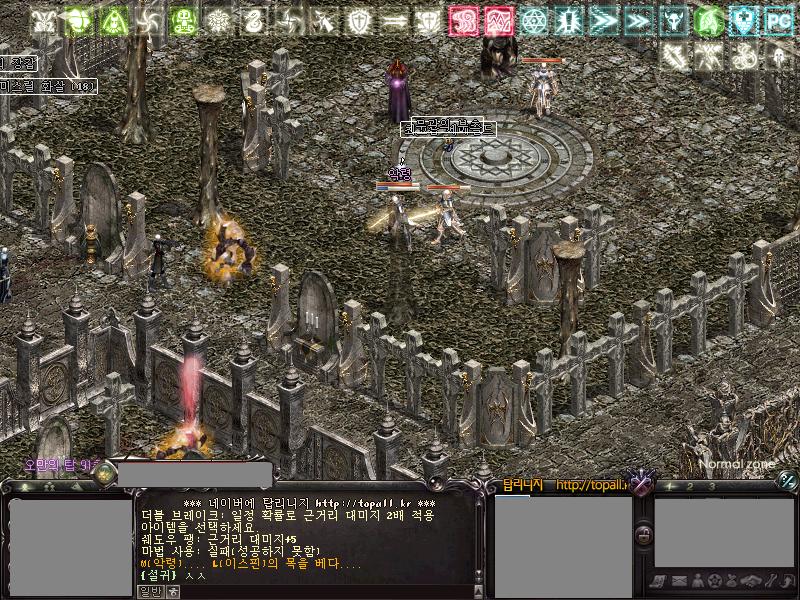Click the round teal corner button
This screenshot has height=600, width=800.
click(x=788, y=482)
